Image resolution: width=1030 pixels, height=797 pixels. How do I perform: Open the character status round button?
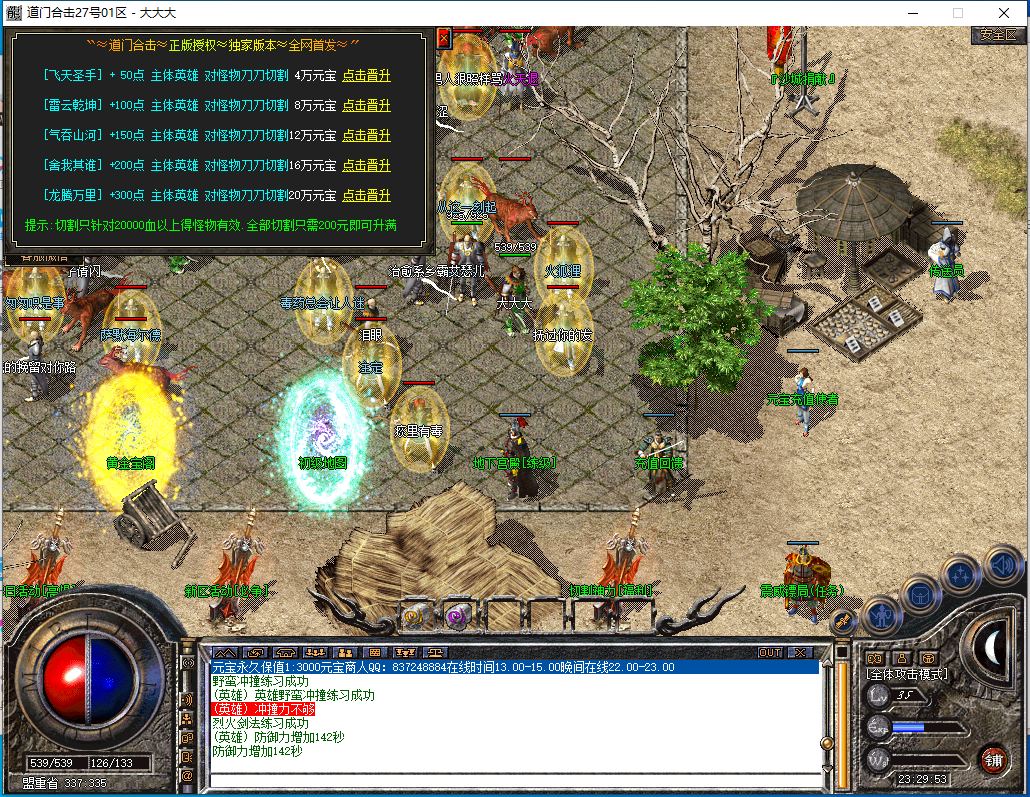point(883,614)
